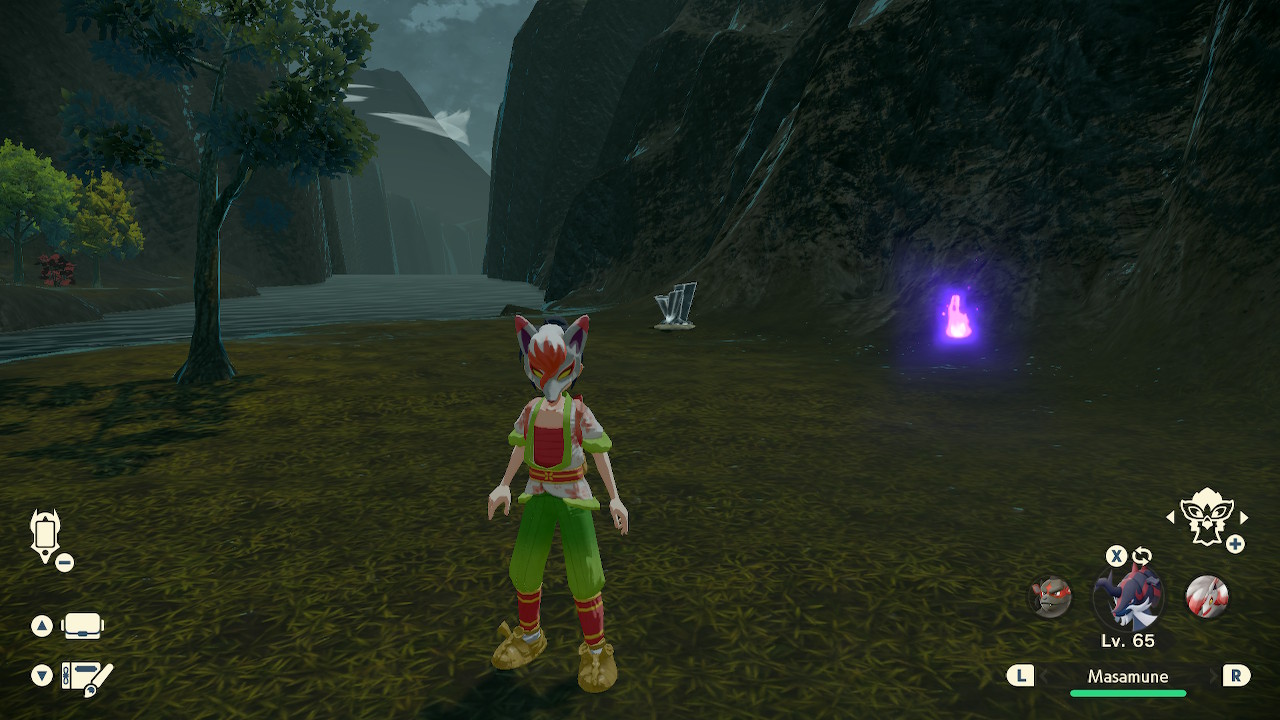Choose the white and red Pokémon portrait
1280x720 pixels.
point(1206,597)
